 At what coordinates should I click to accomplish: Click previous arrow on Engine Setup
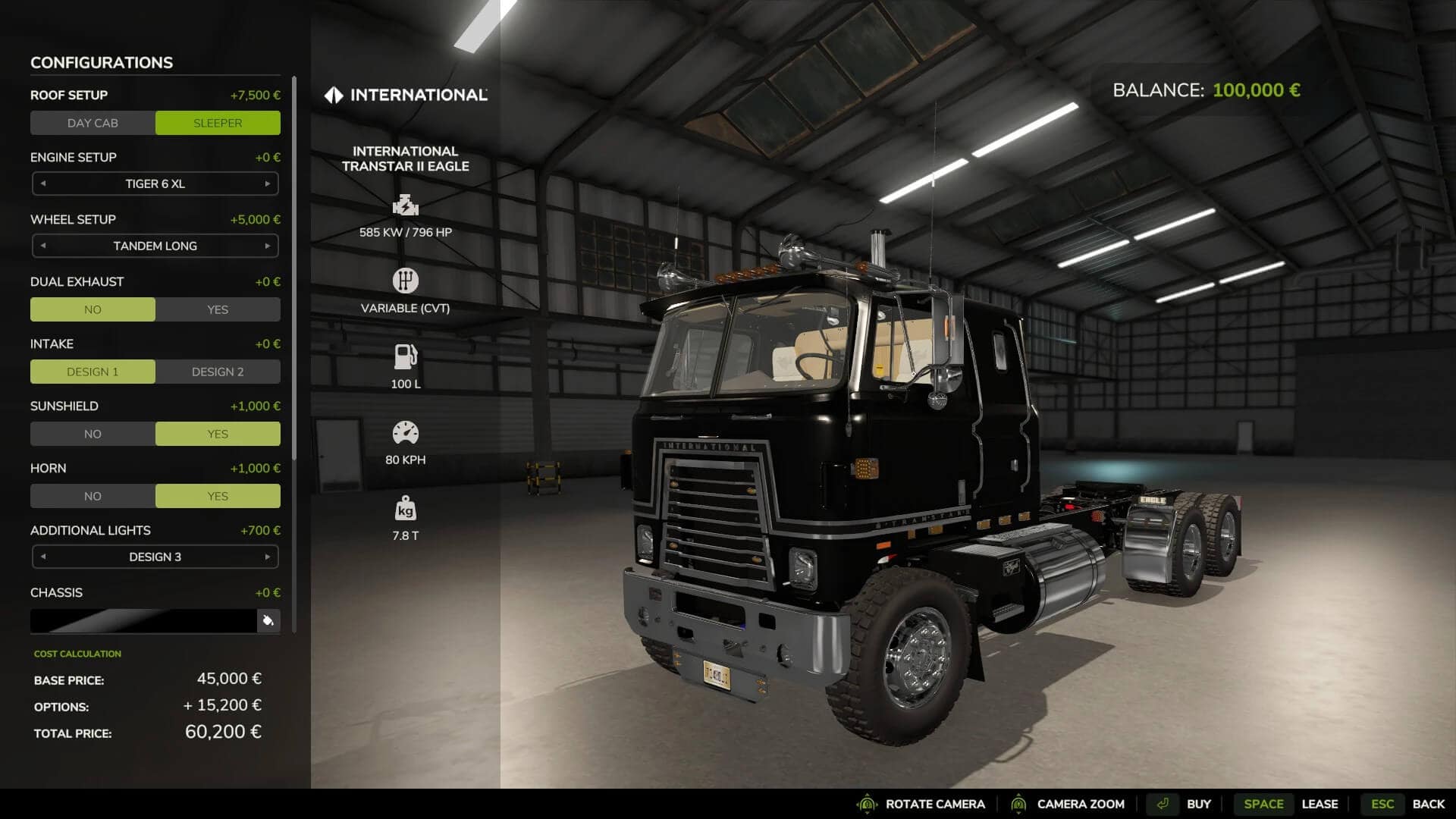(43, 184)
